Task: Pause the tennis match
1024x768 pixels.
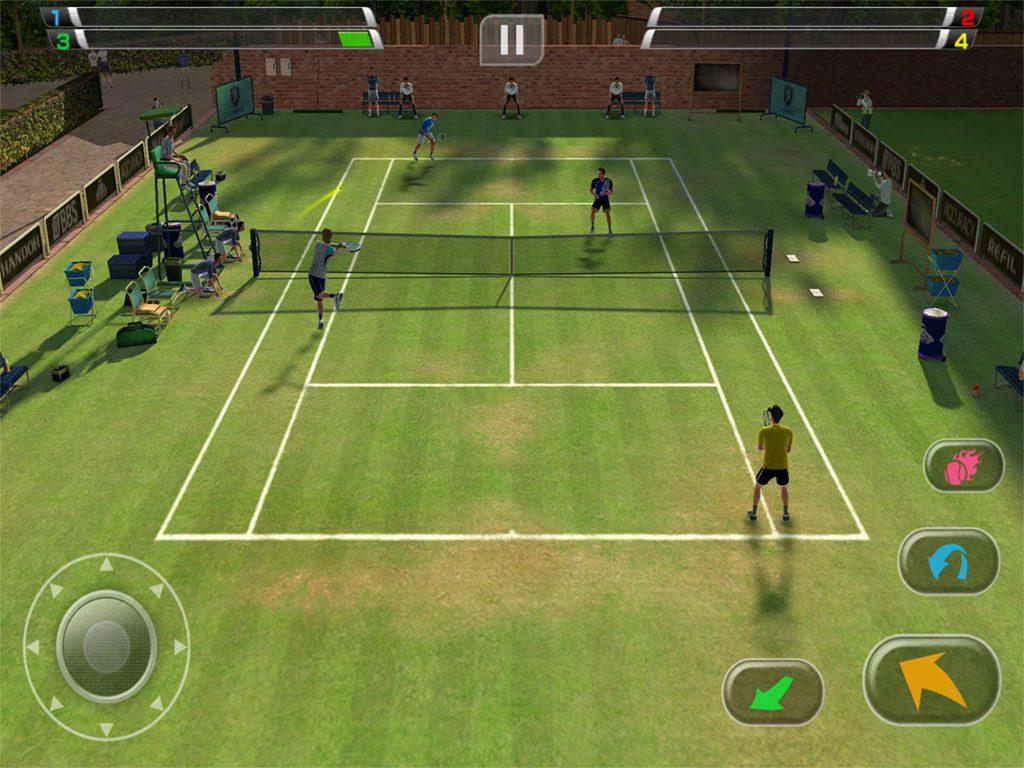Action: [511, 40]
